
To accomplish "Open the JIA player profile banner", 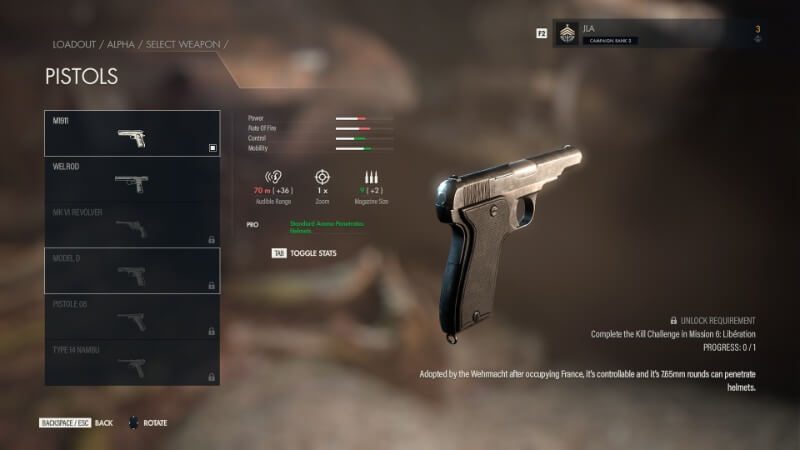I will [x=661, y=34].
